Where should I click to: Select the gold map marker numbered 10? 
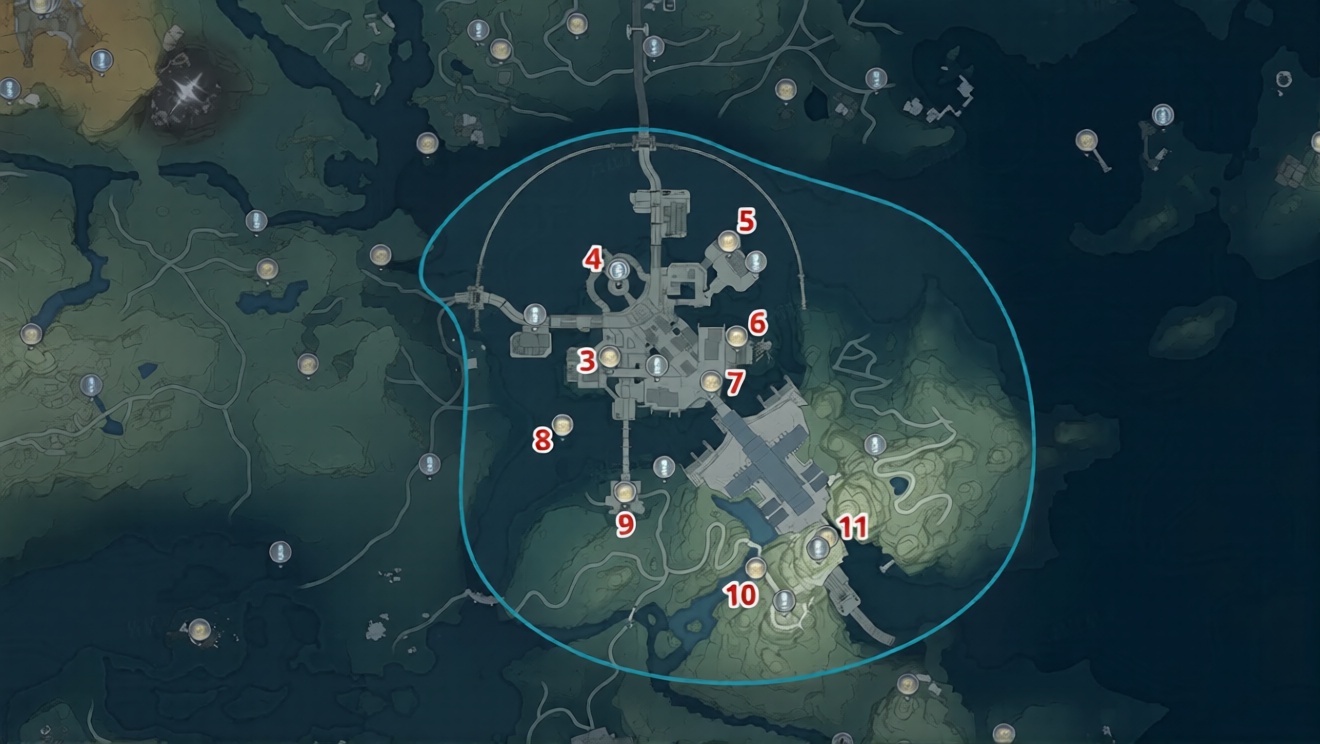pos(756,569)
